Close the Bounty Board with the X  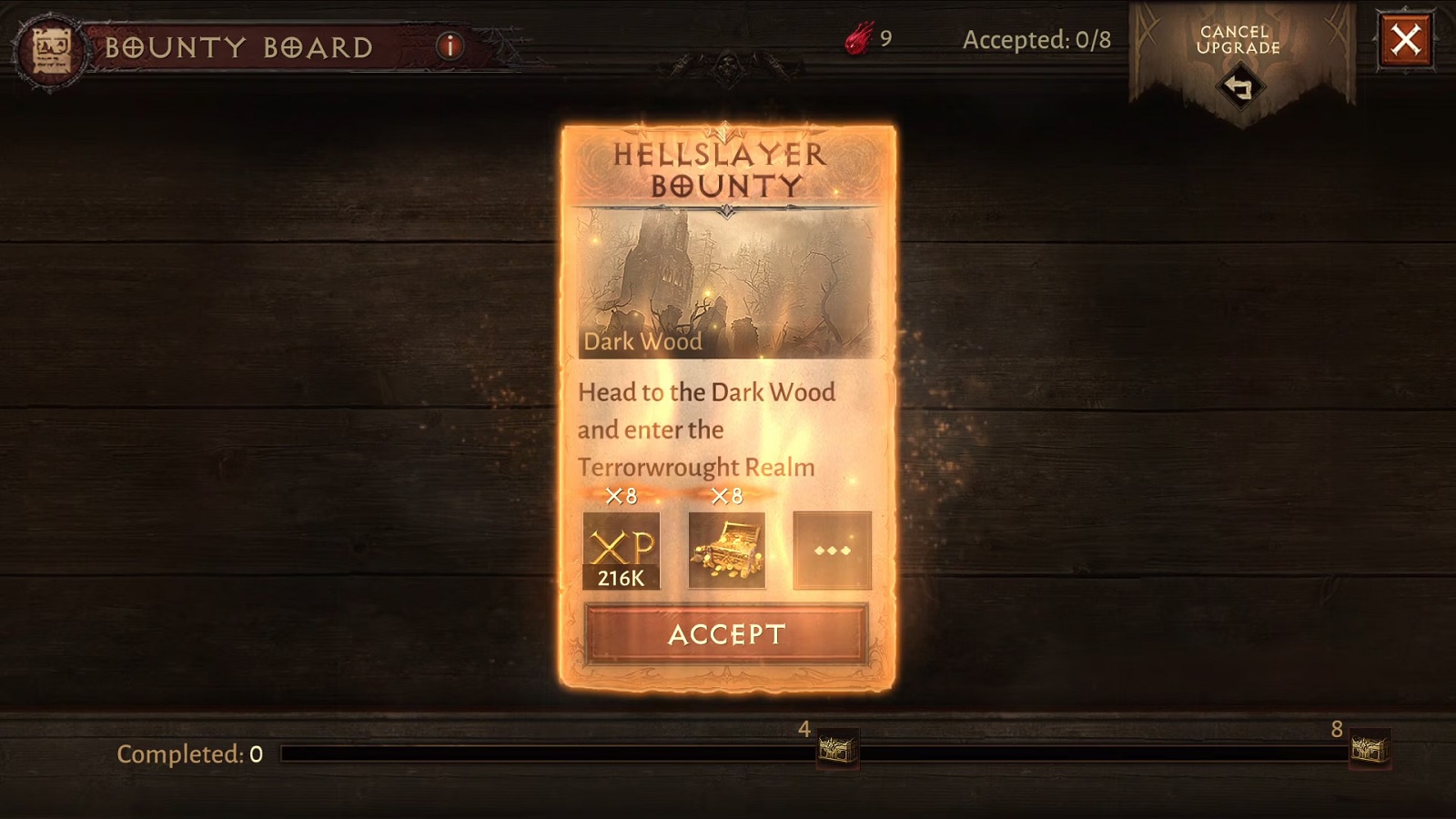click(x=1410, y=38)
